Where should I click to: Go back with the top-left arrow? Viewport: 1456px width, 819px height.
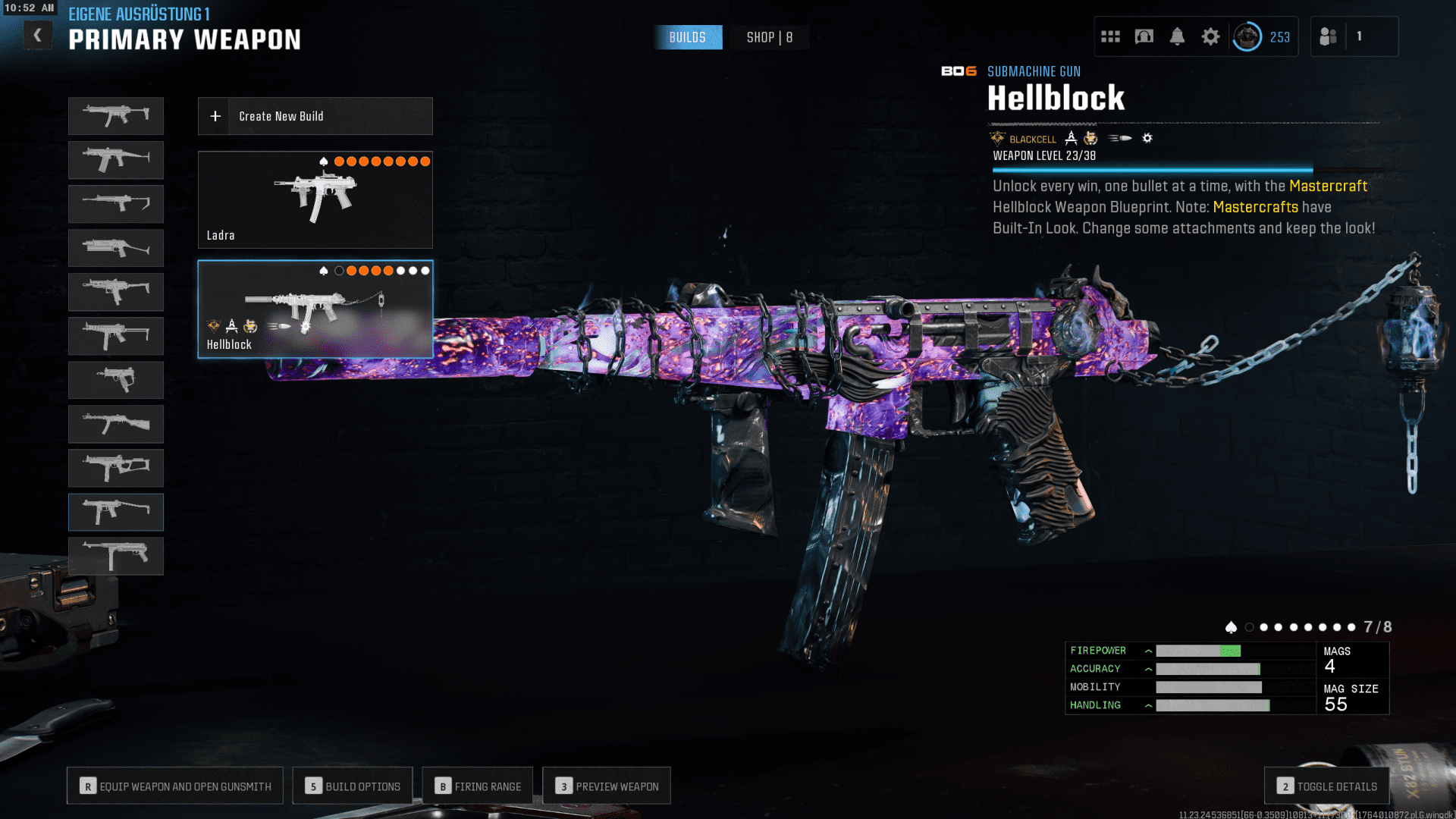click(37, 36)
